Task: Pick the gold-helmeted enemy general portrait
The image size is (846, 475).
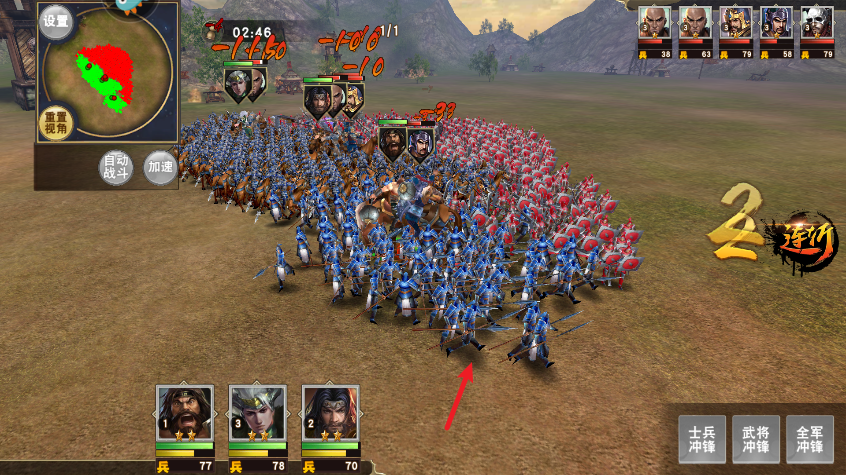Action: [x=736, y=24]
